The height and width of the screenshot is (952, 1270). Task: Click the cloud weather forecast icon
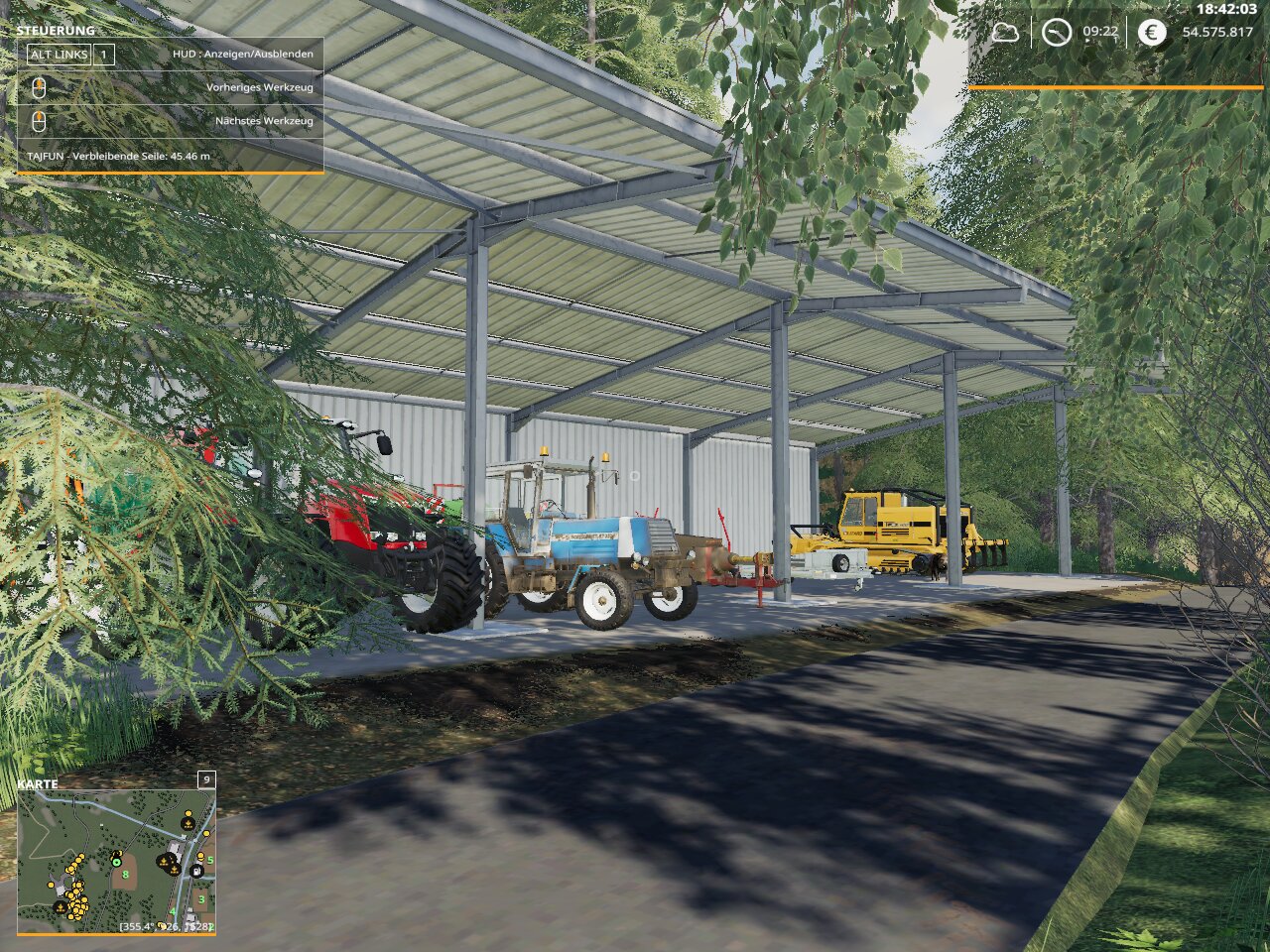pos(1005,32)
